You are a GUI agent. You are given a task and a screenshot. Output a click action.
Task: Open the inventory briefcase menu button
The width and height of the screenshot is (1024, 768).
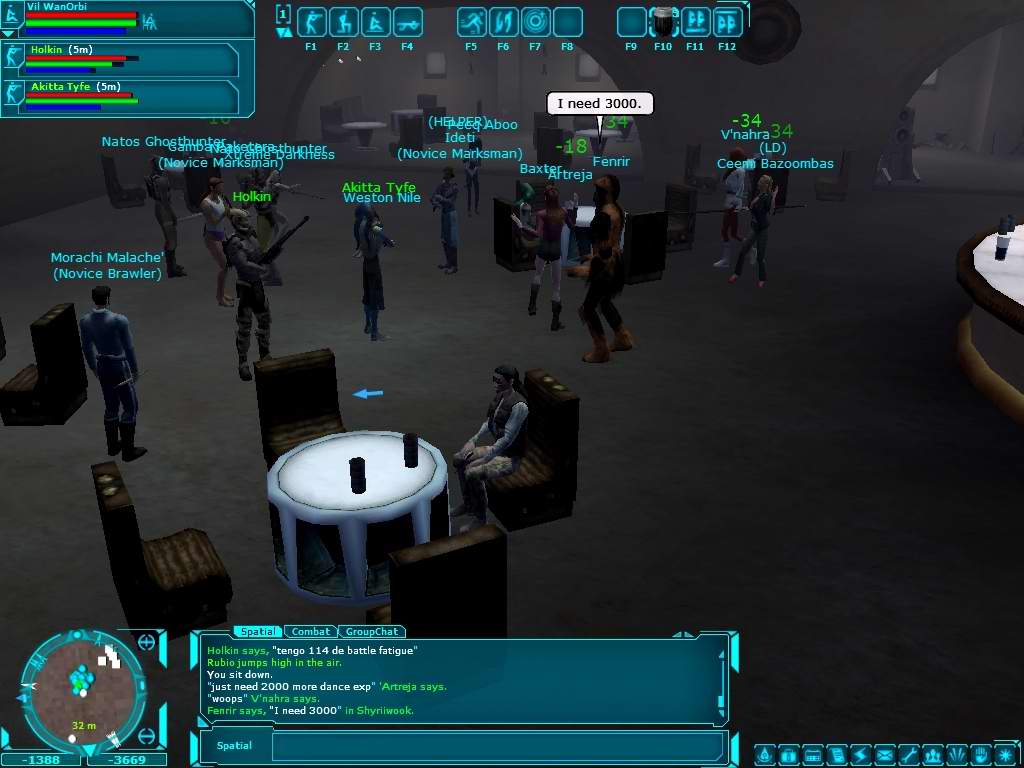[788, 754]
